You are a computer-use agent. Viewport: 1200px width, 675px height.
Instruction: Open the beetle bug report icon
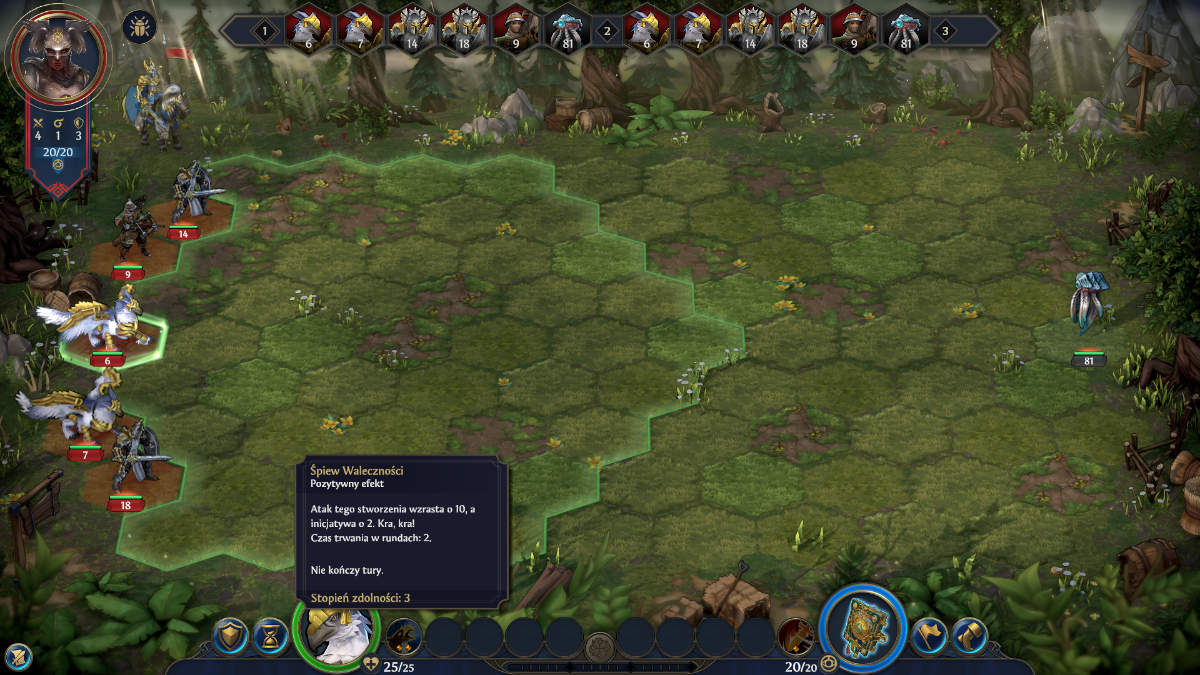pos(139,27)
